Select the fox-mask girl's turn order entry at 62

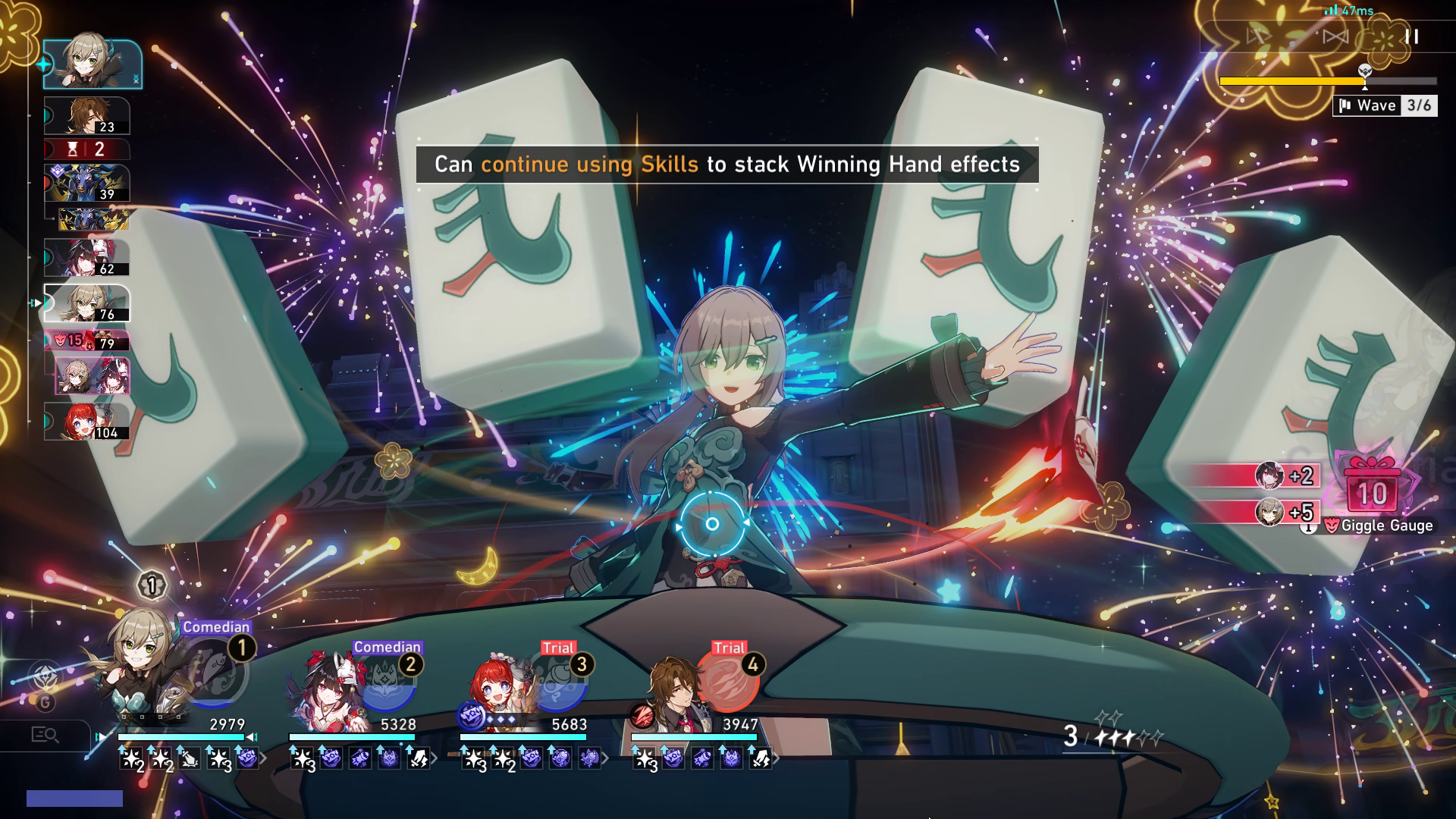86,258
